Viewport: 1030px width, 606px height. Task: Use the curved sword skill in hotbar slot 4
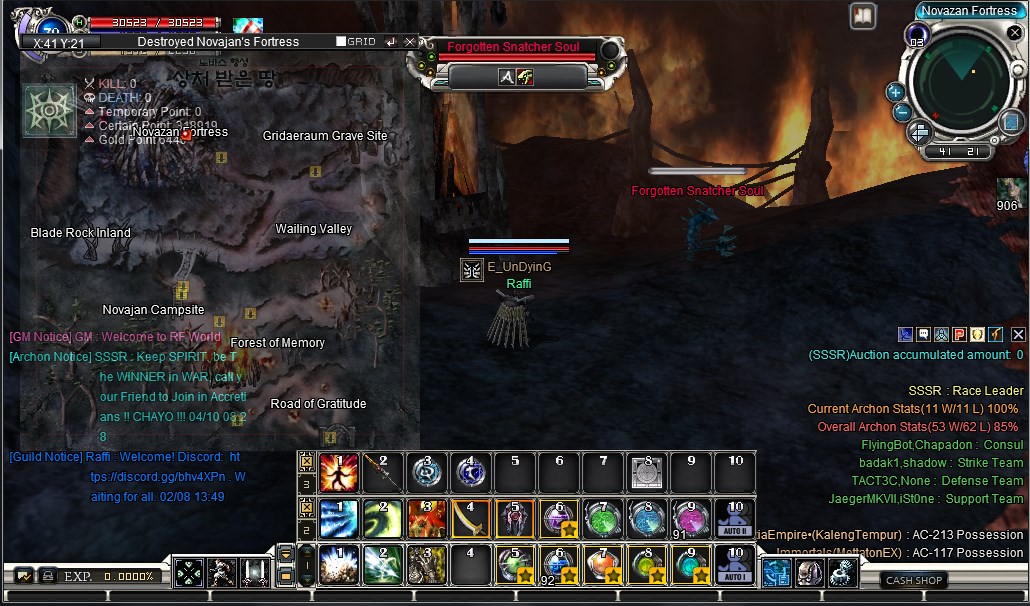point(469,519)
